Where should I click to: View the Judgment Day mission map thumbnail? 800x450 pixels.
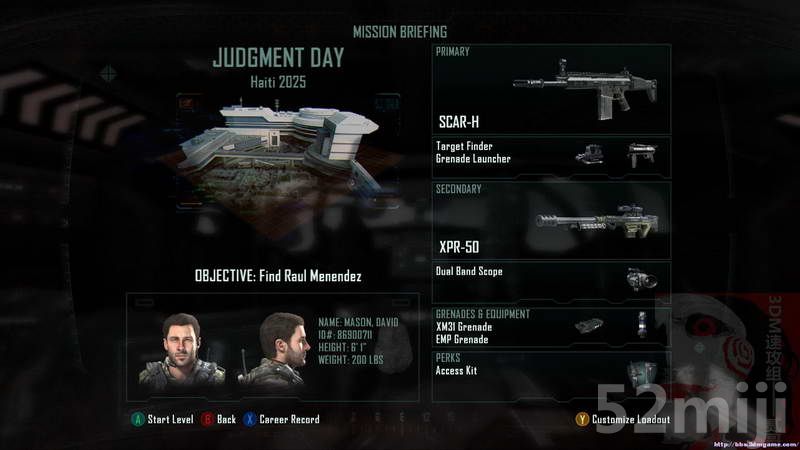pos(278,150)
